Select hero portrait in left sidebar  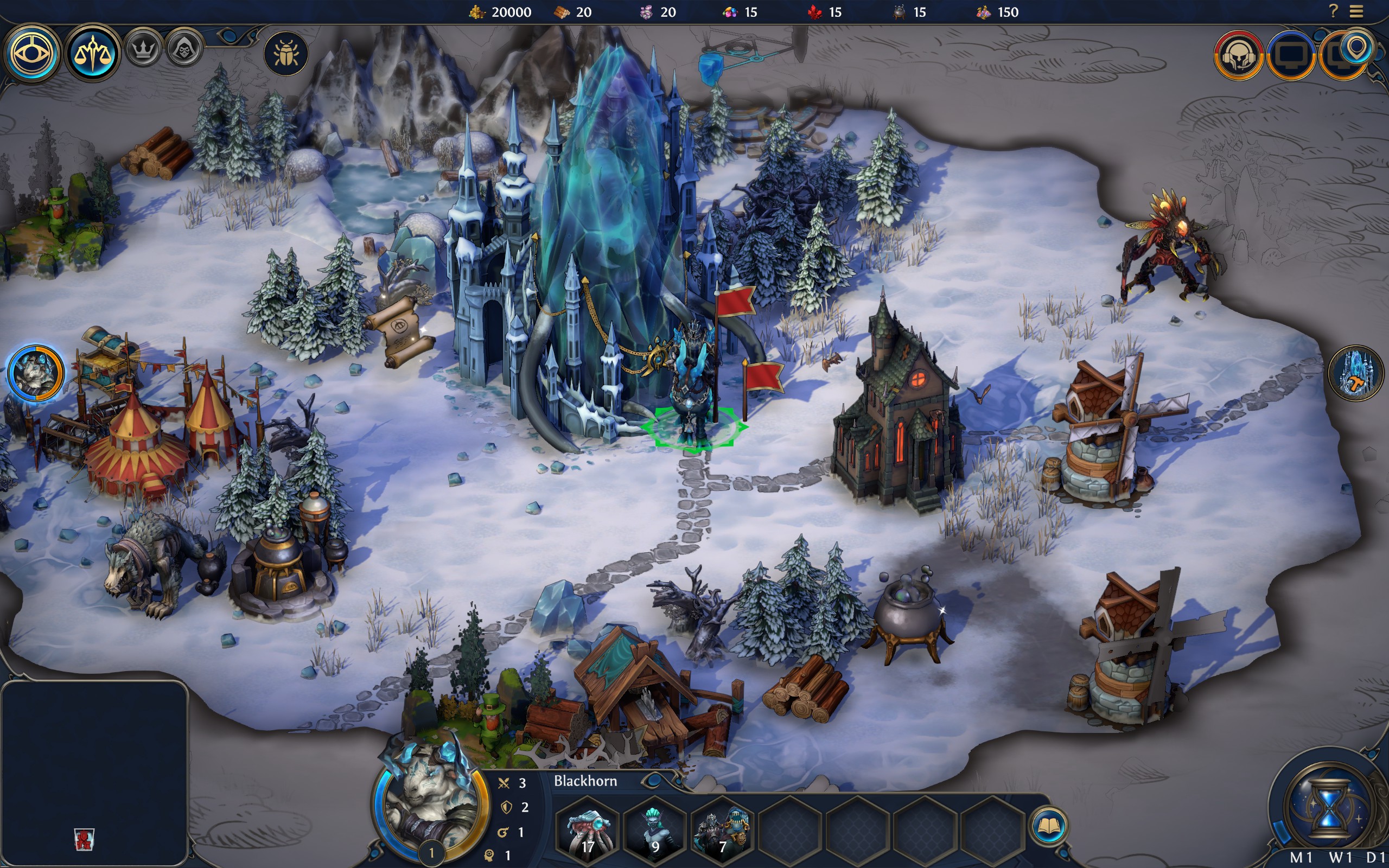coord(36,373)
